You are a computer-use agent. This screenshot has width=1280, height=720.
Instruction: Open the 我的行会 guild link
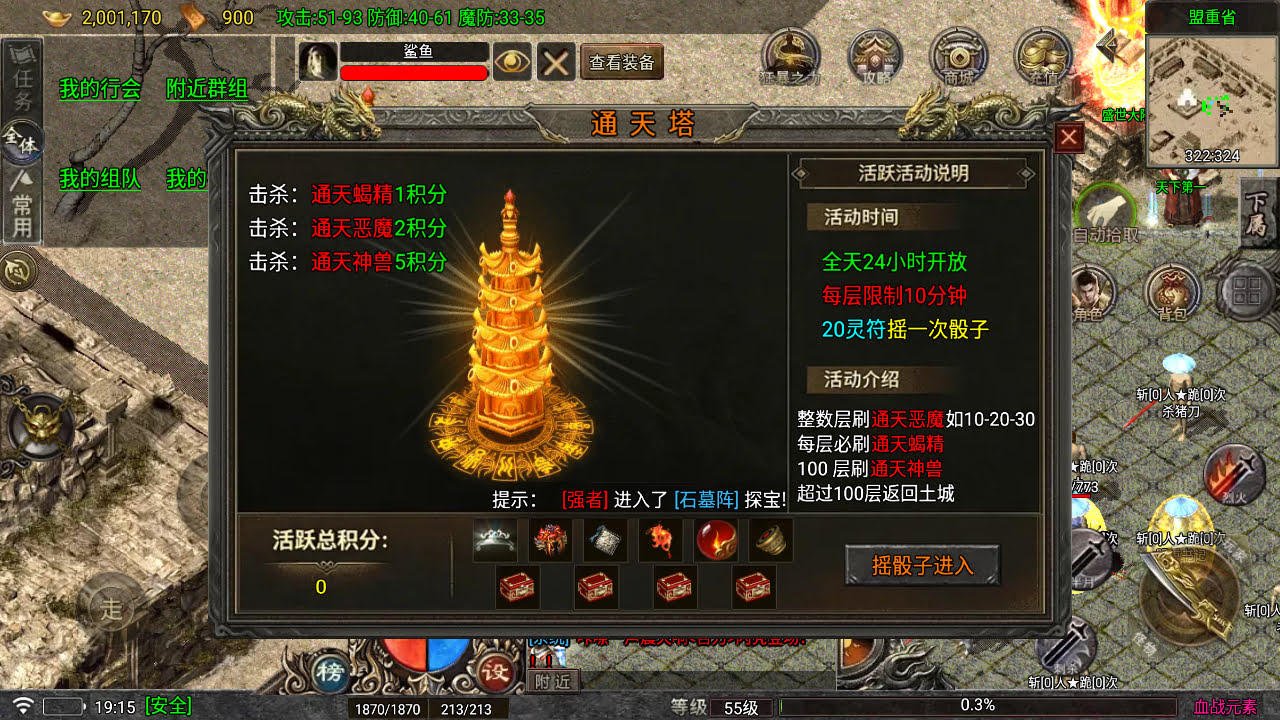101,89
